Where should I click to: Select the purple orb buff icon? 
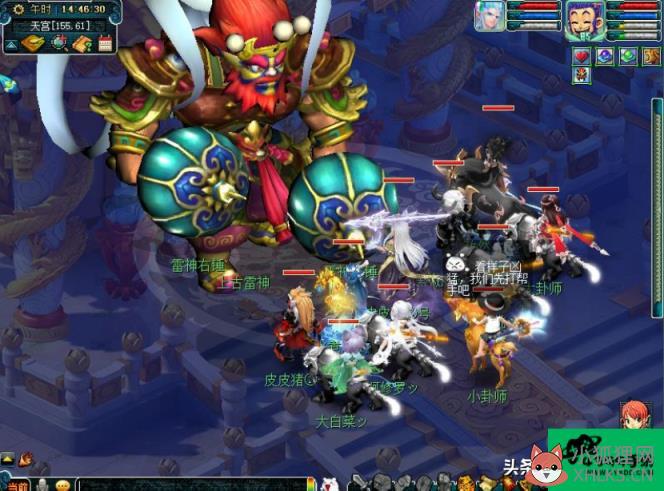(605, 56)
